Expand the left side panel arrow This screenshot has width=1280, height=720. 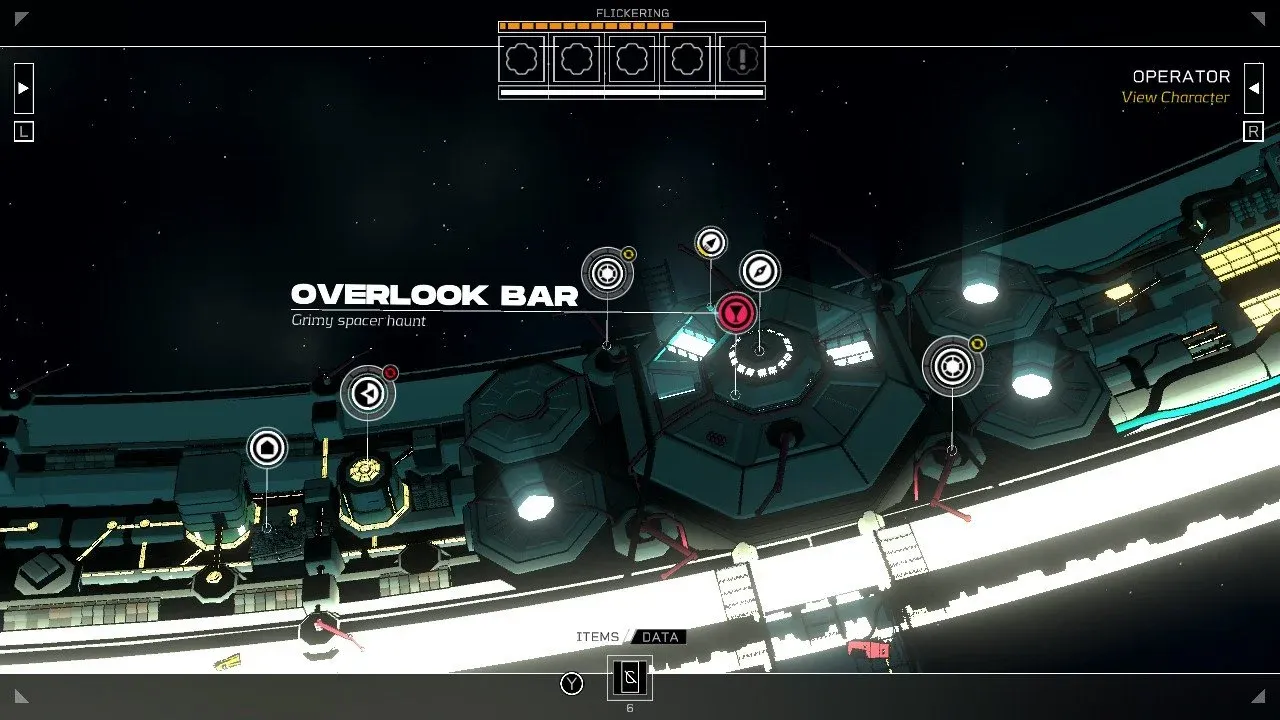click(x=24, y=88)
